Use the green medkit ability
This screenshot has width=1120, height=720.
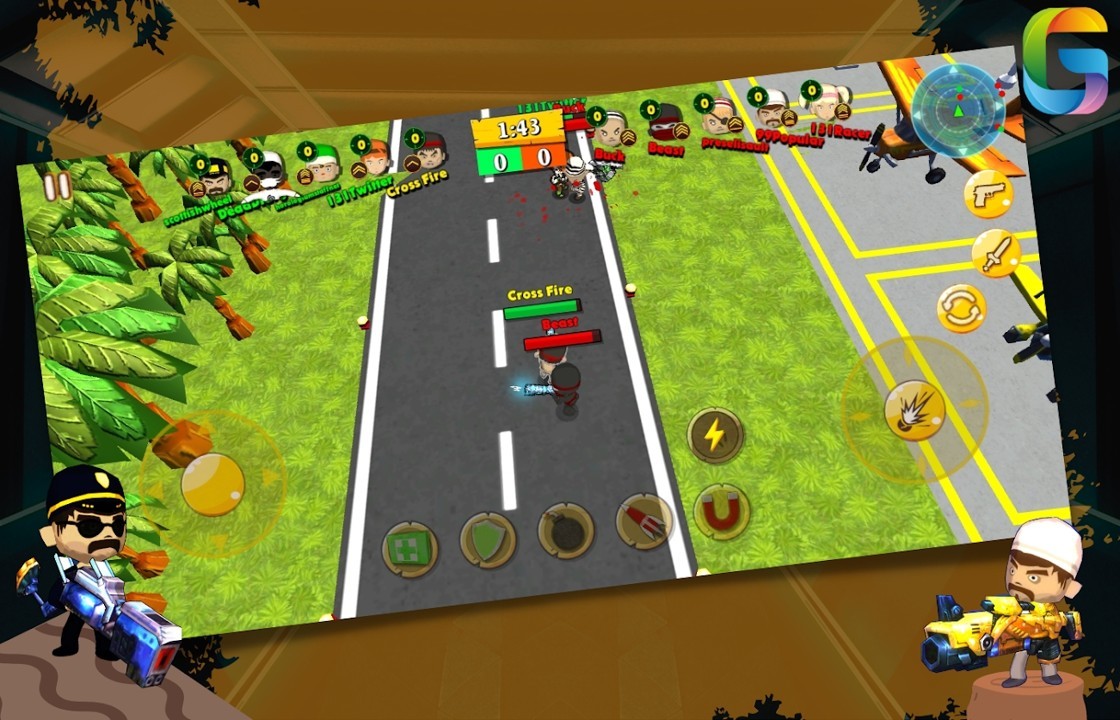coord(410,549)
